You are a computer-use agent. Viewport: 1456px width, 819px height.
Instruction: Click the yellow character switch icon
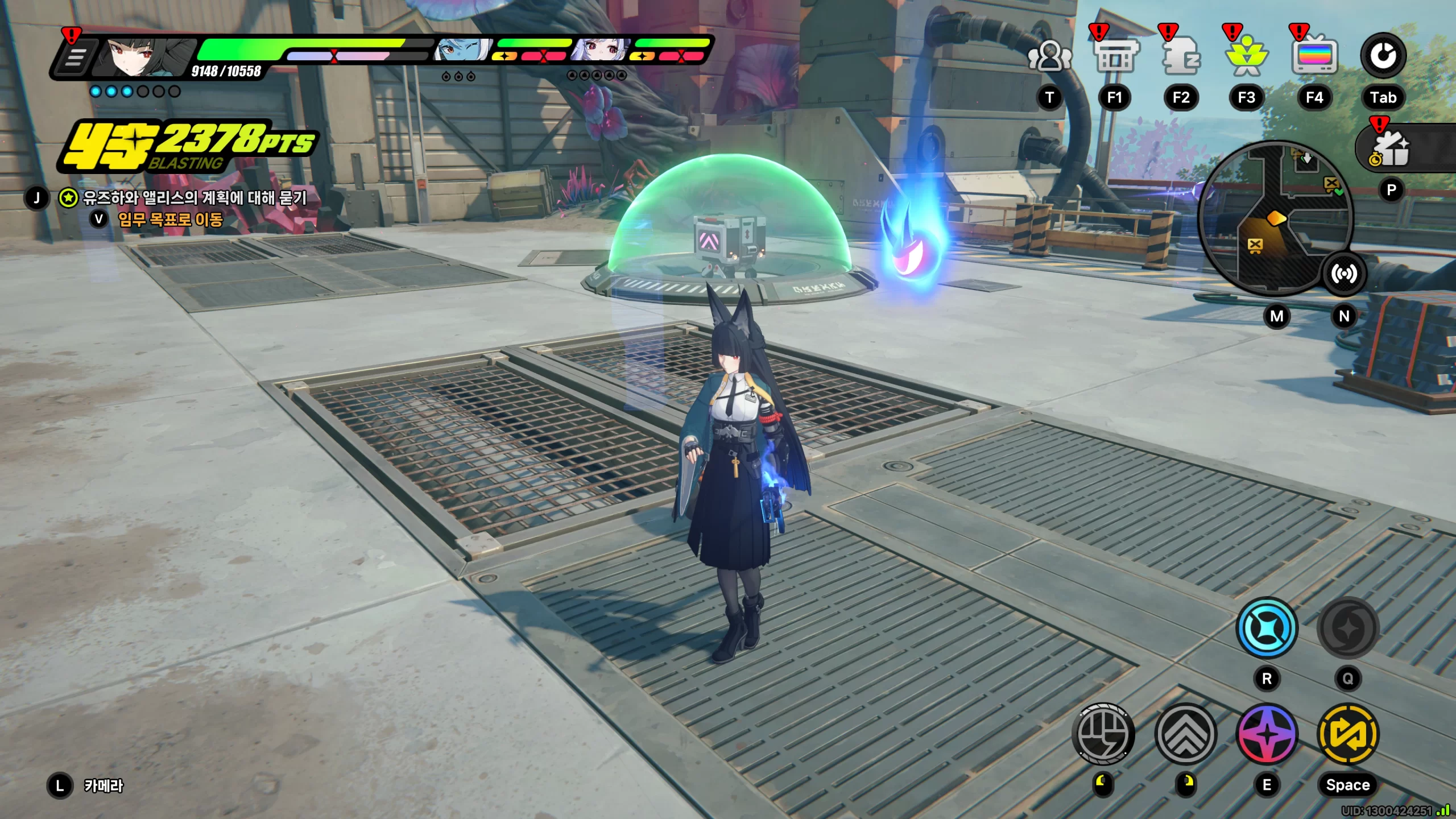pos(1347,734)
